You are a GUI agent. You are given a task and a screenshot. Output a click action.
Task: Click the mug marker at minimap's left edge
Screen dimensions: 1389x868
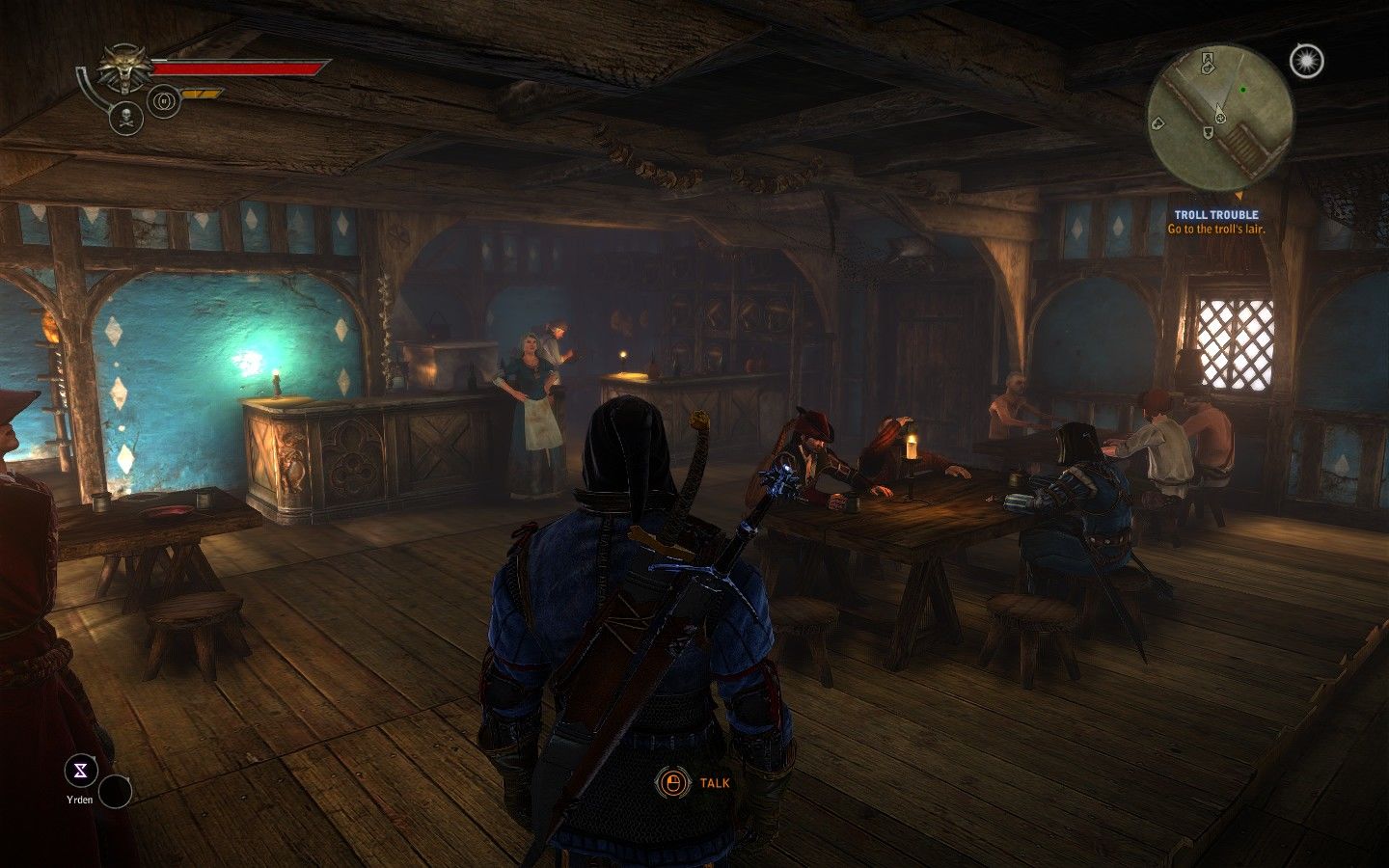coord(1157,122)
